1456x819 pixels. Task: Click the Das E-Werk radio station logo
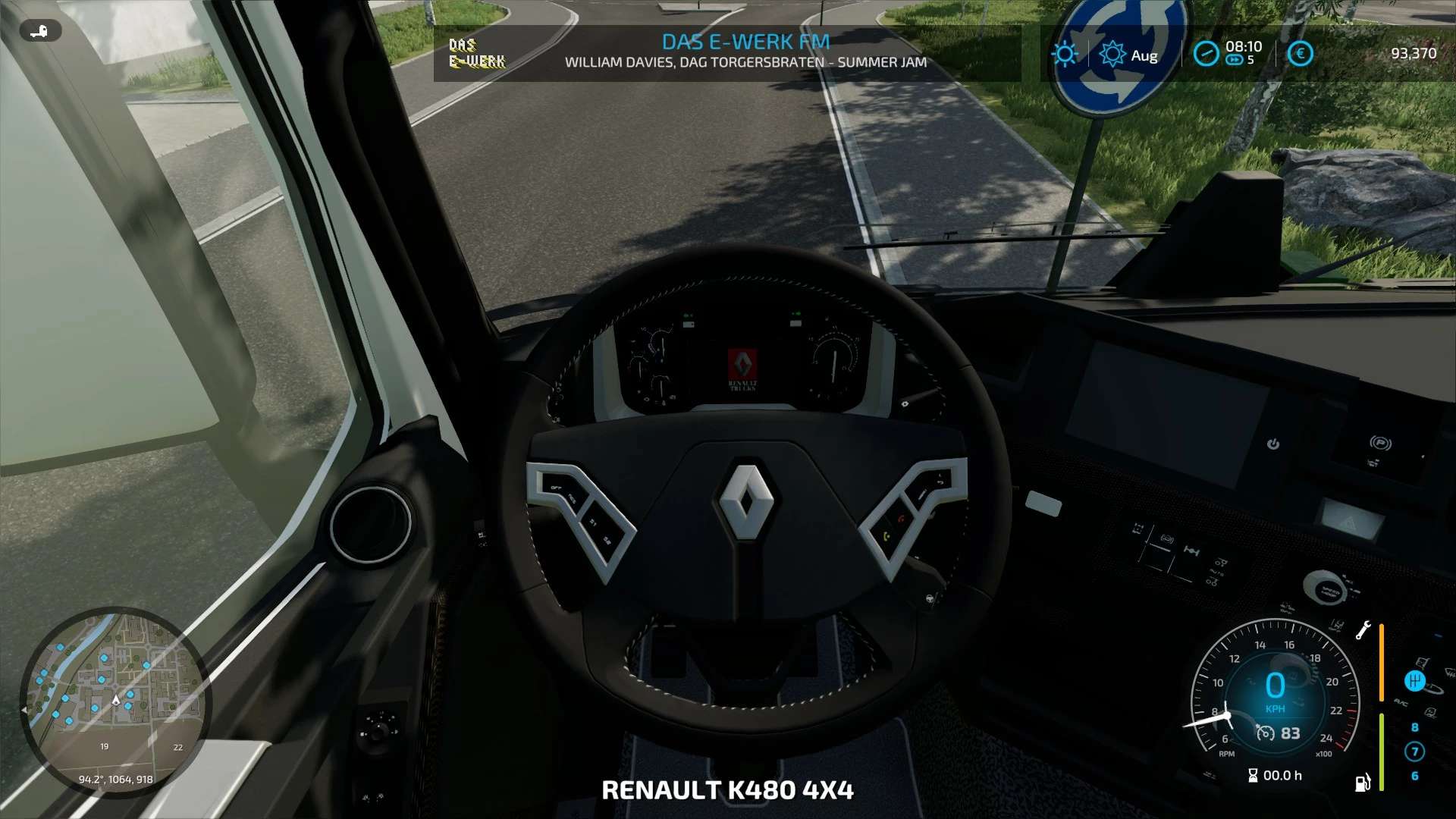477,53
